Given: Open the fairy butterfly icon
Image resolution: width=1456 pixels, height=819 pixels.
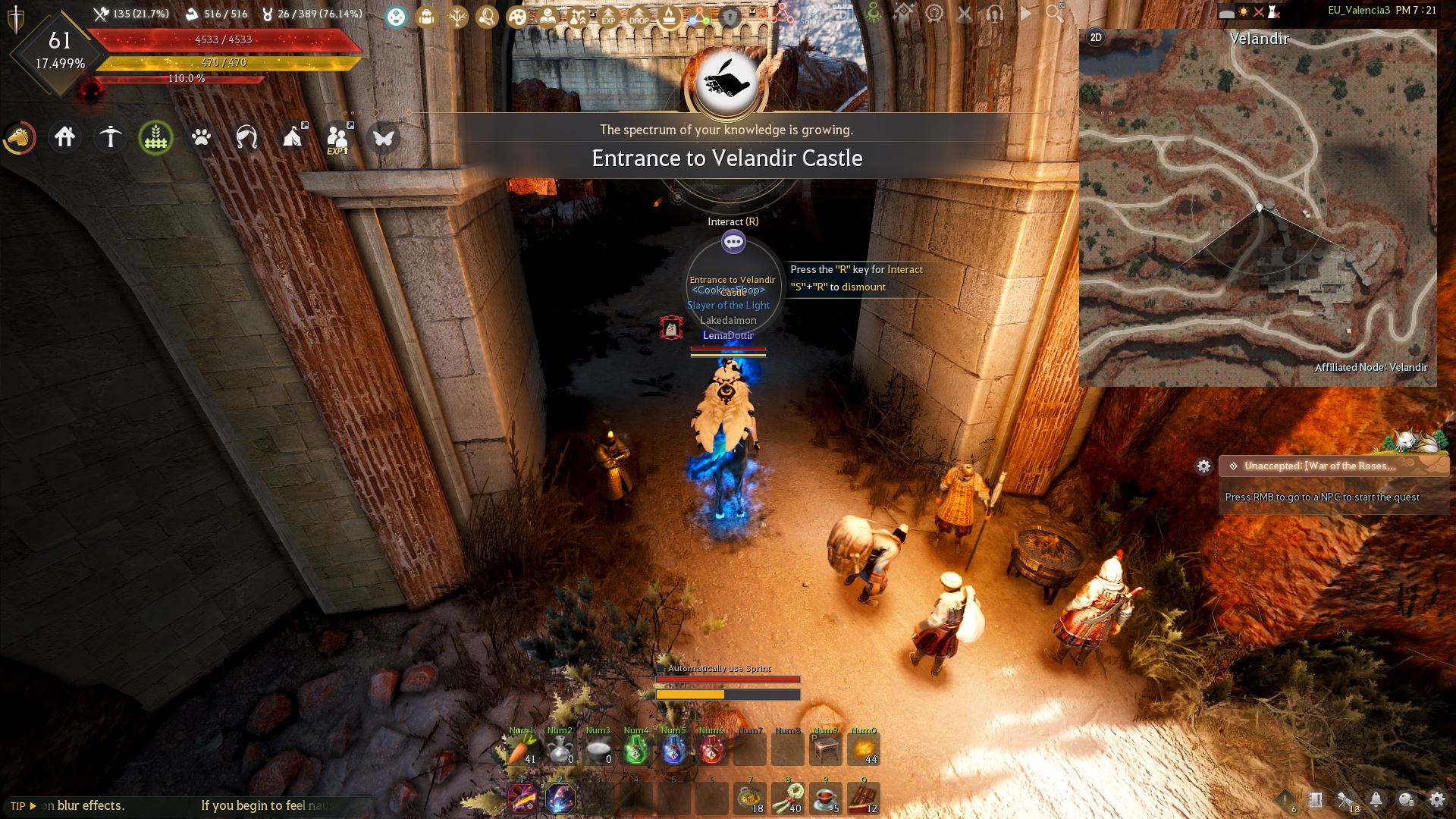Looking at the screenshot, I should pyautogui.click(x=384, y=138).
